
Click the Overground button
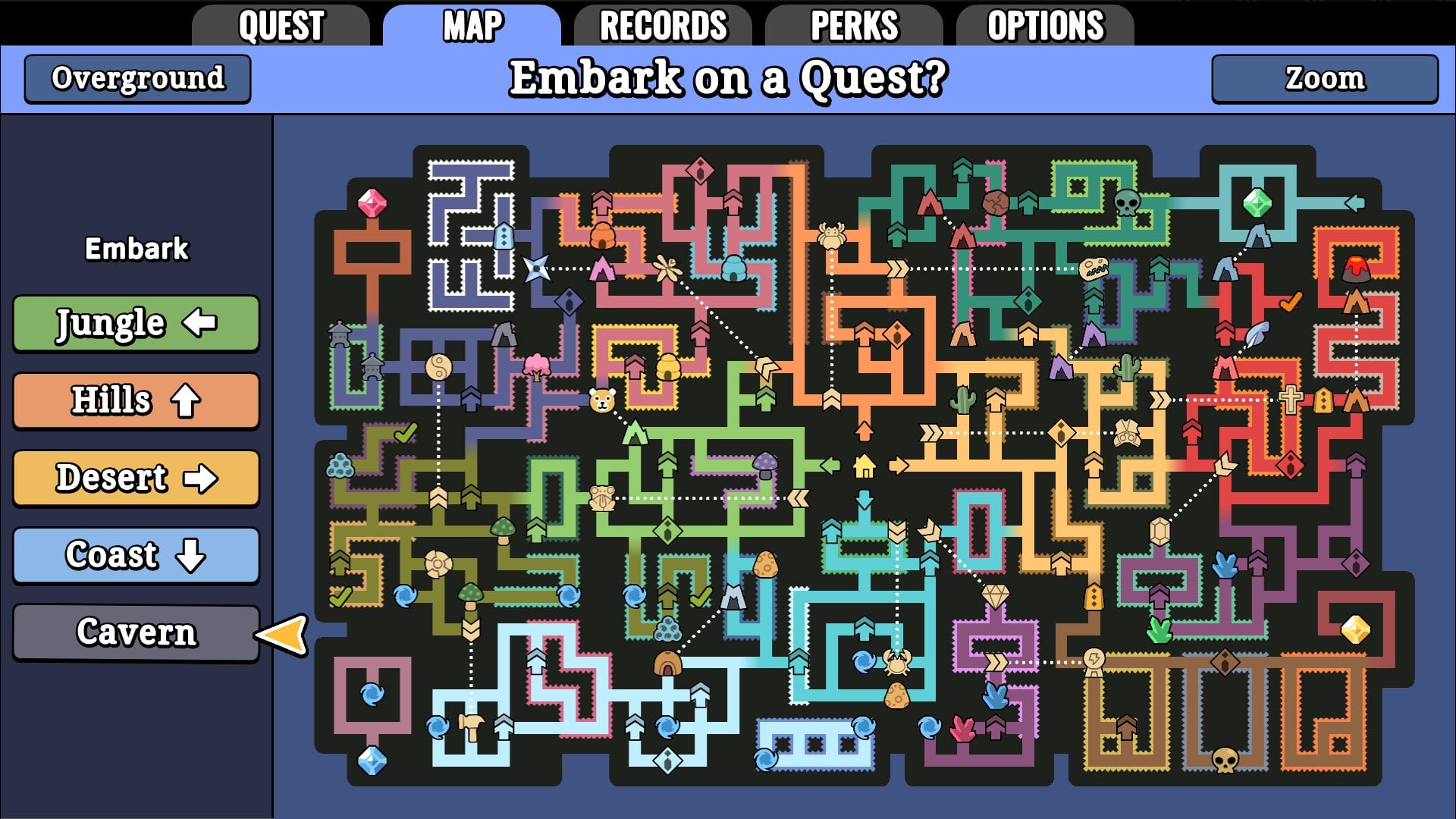136,78
